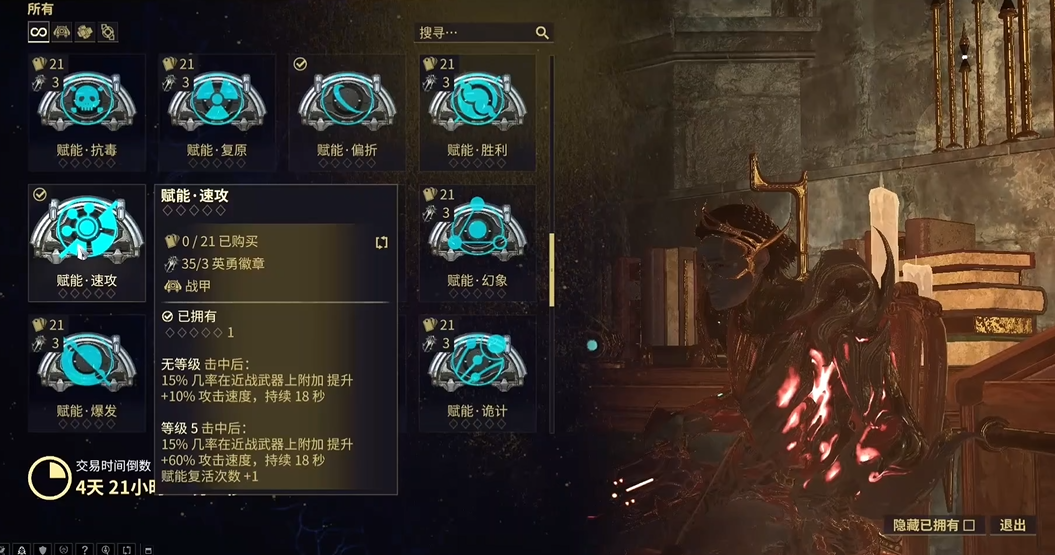Show all items with the infinity tab
The height and width of the screenshot is (555, 1055).
pos(38,32)
